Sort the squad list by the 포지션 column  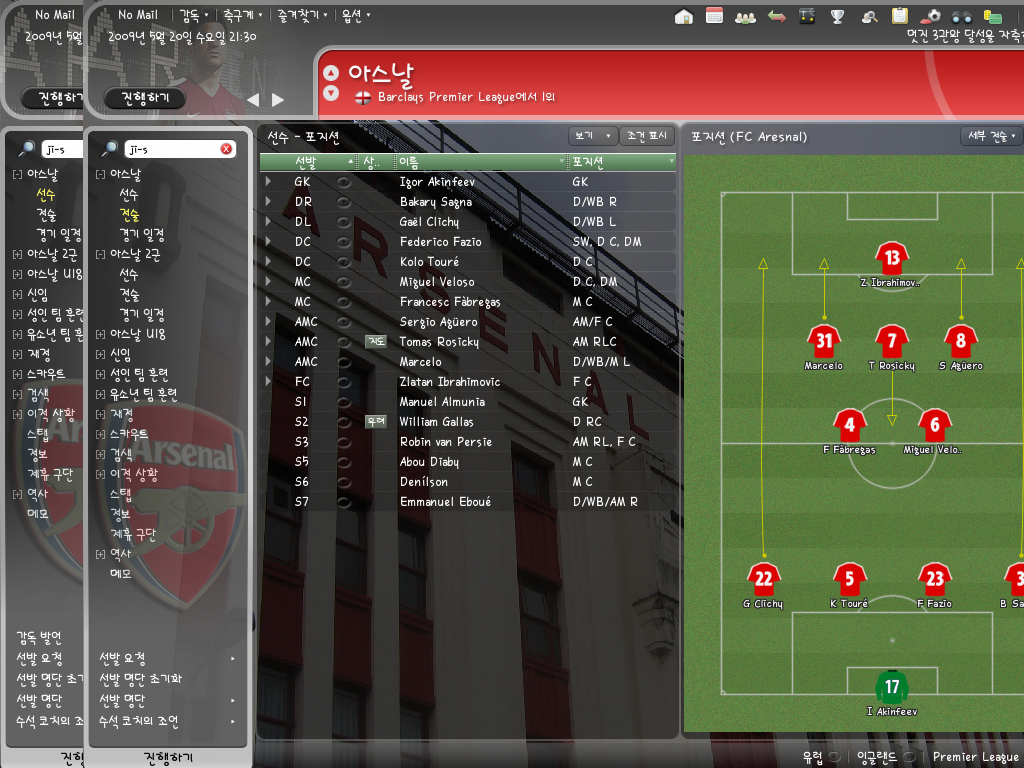tap(621, 161)
